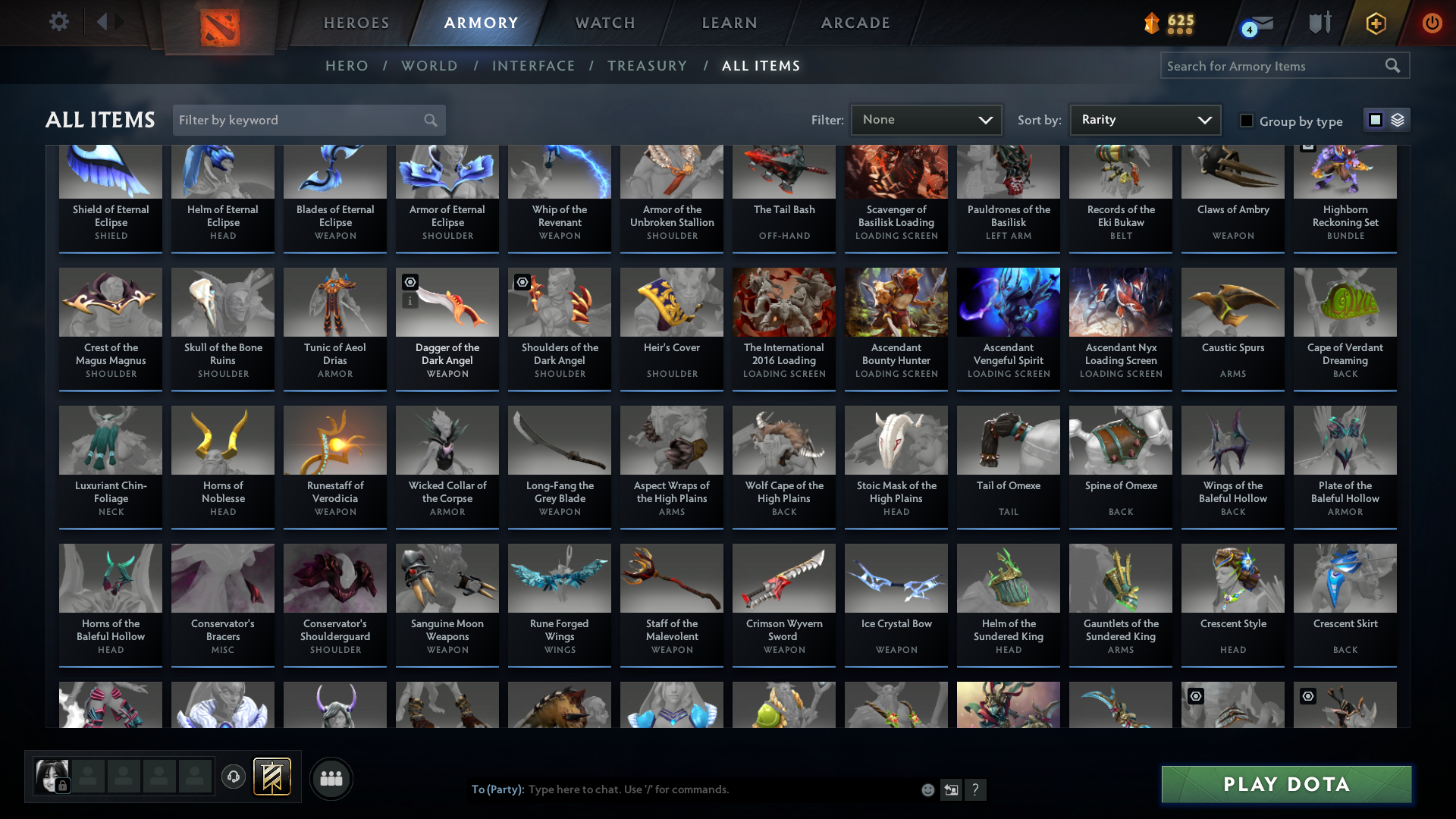Screen dimensions: 1456x819
Task: Click the PLAY DOTA button
Action: click(1285, 784)
